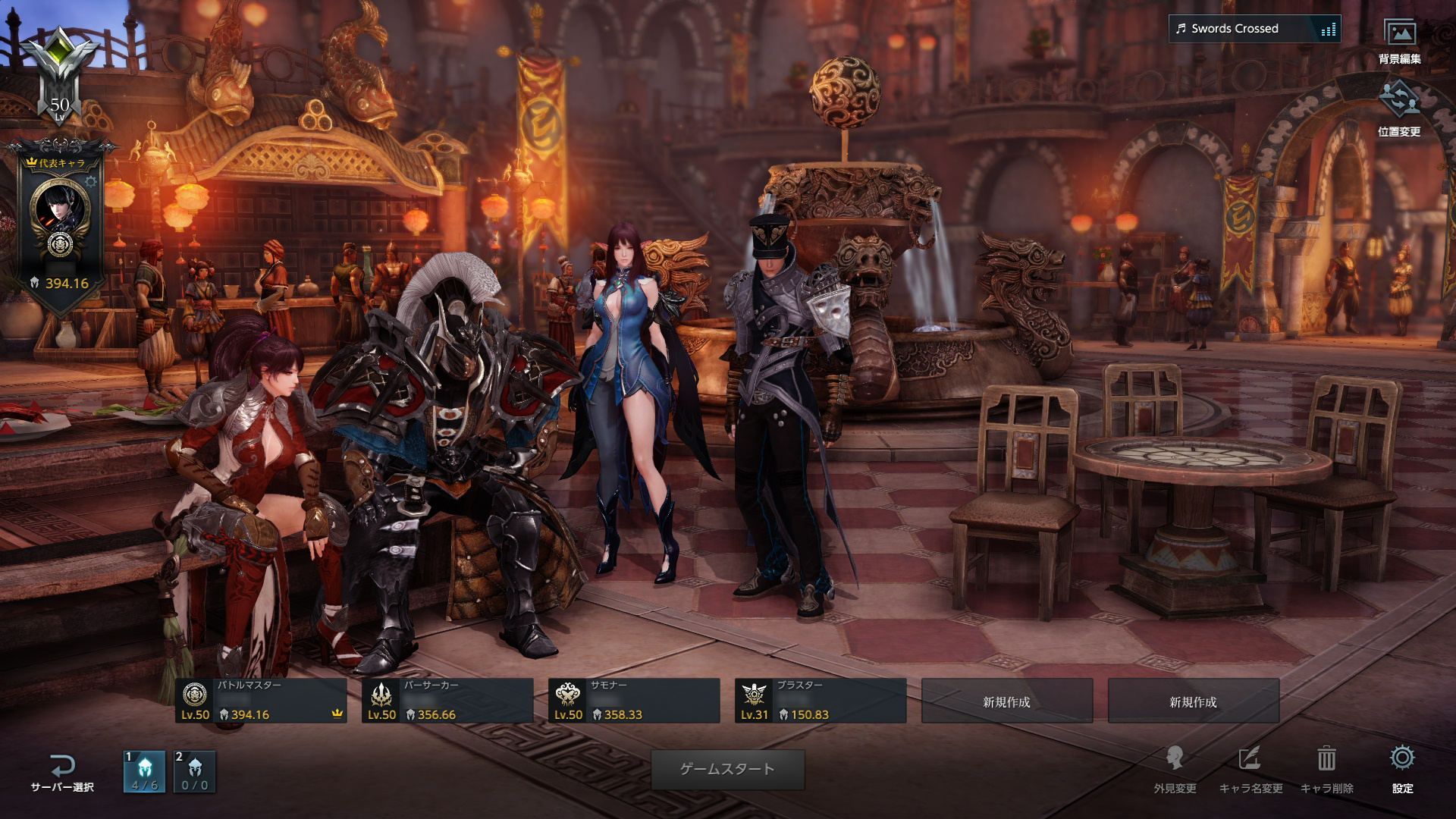Click the キャラ名変更 rename button
Viewport: 1456px width, 819px height.
coord(1250,769)
